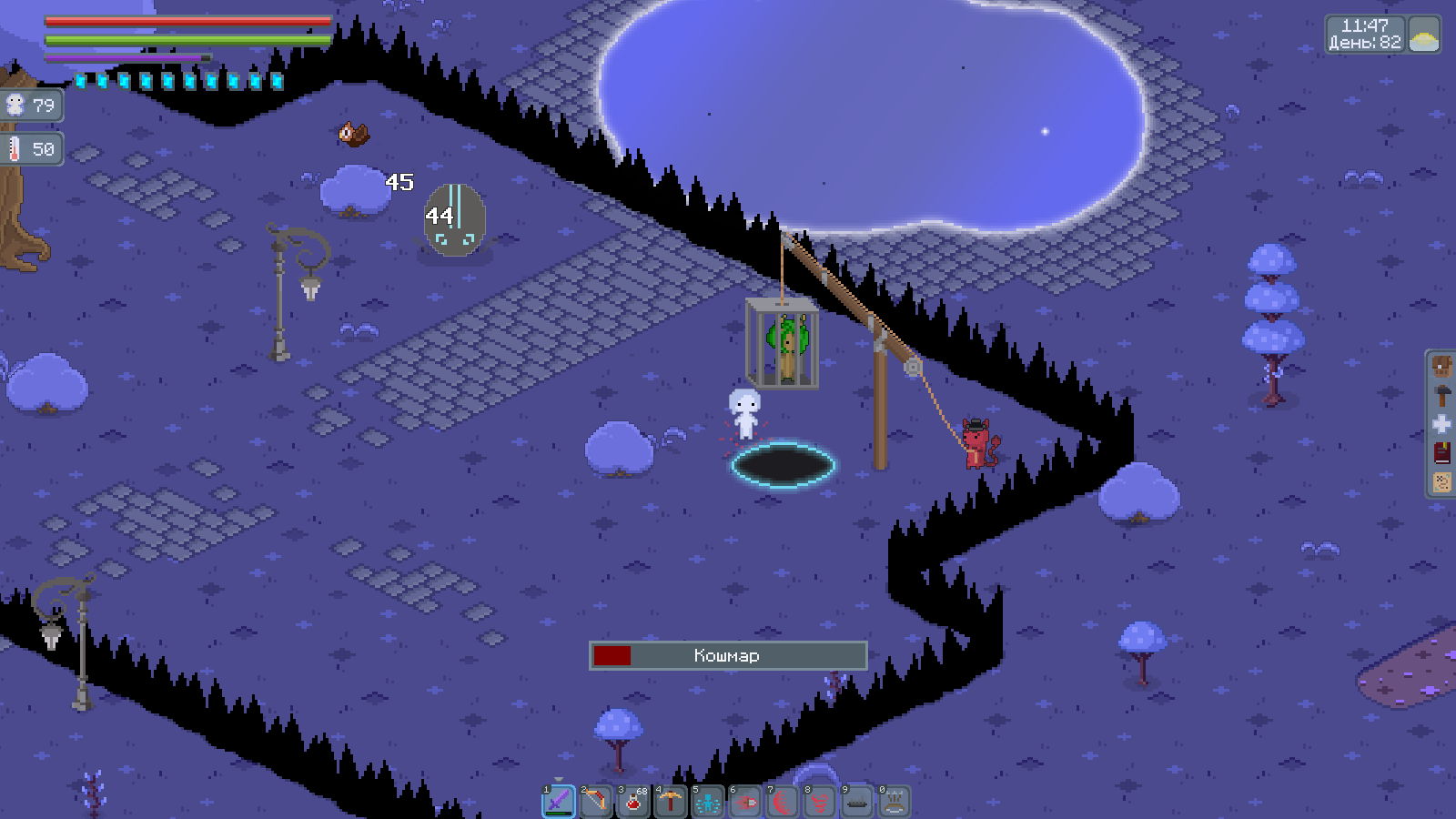Open the inventory chest icon
1456x819 pixels.
(1441, 367)
